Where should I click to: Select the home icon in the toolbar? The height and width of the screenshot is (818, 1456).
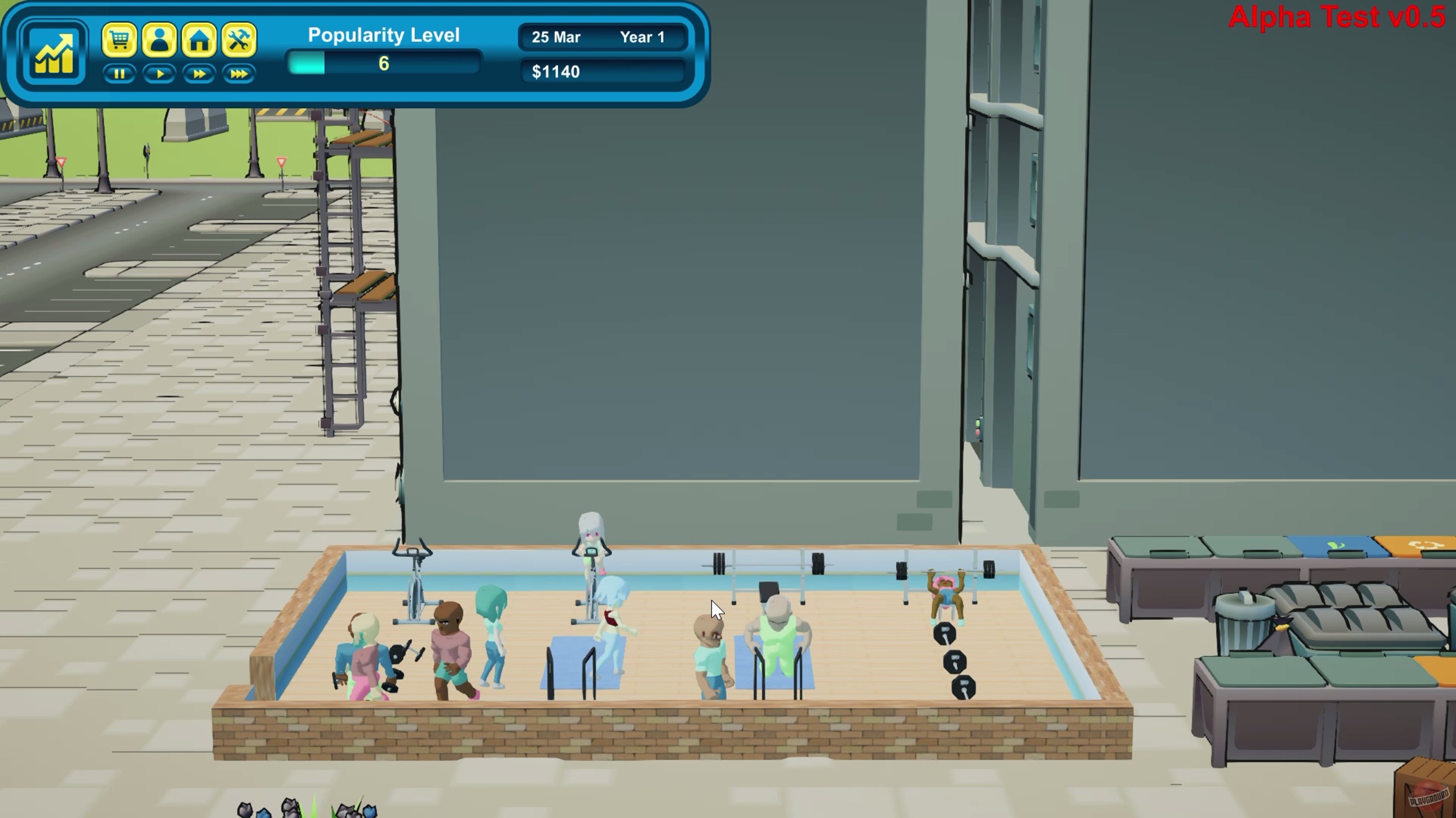coord(200,40)
